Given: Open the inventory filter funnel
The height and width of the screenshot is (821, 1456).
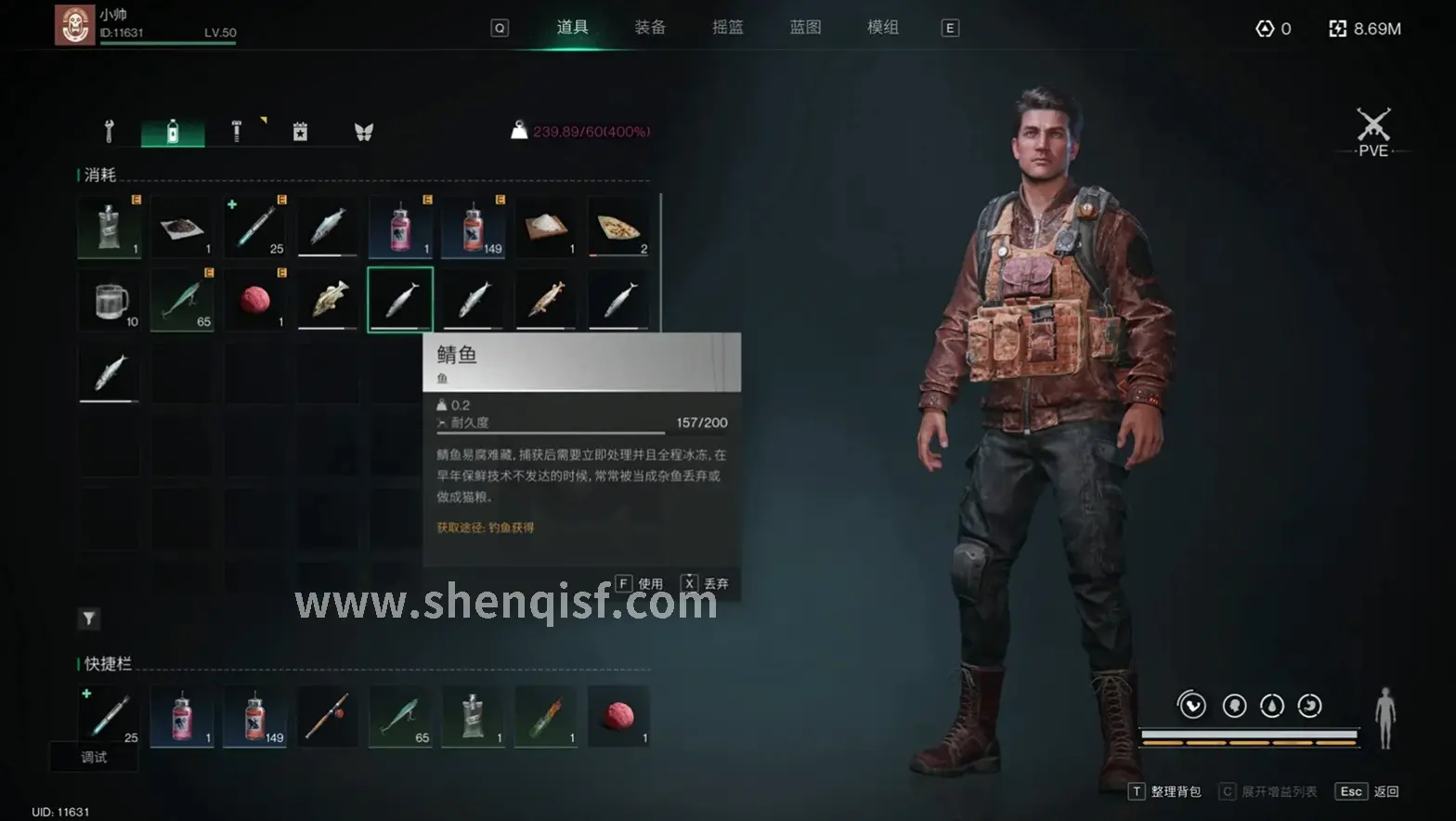Looking at the screenshot, I should coord(89,619).
